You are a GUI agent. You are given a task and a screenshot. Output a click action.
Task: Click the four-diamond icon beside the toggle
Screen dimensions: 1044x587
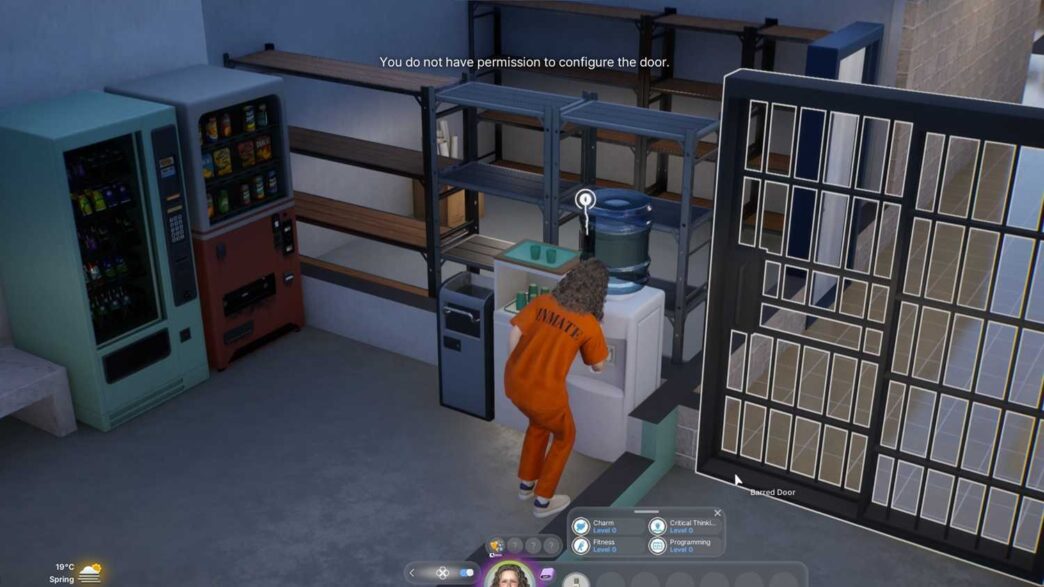[442, 573]
